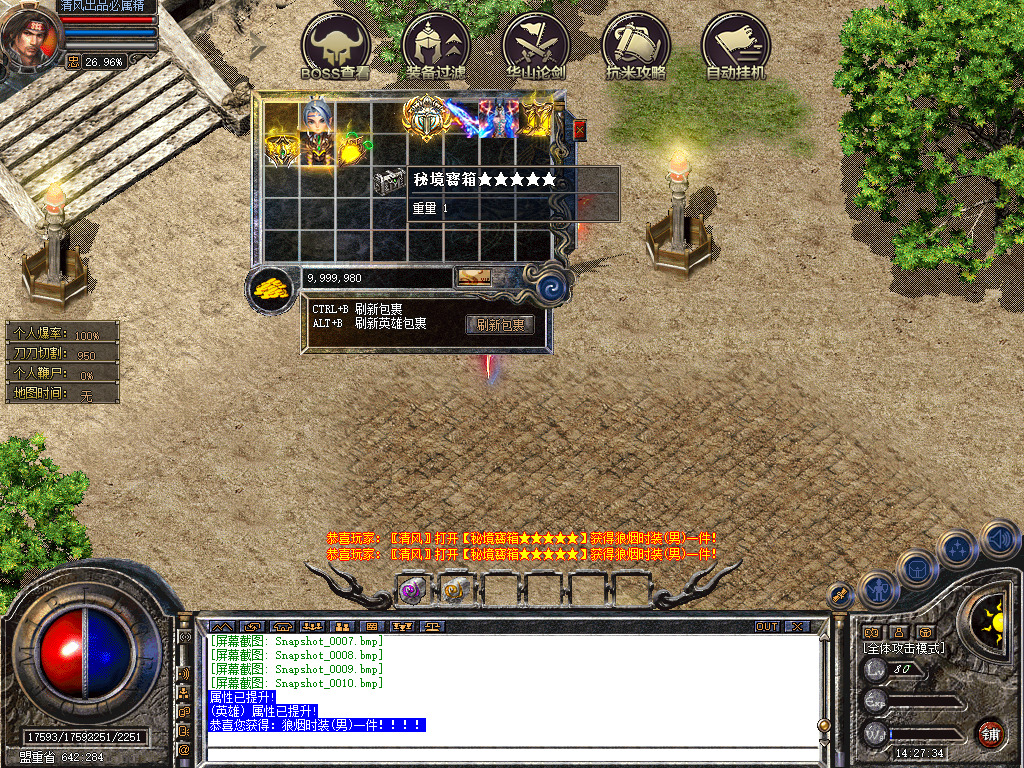Use the purple scroll in the quick belt

(x=412, y=591)
